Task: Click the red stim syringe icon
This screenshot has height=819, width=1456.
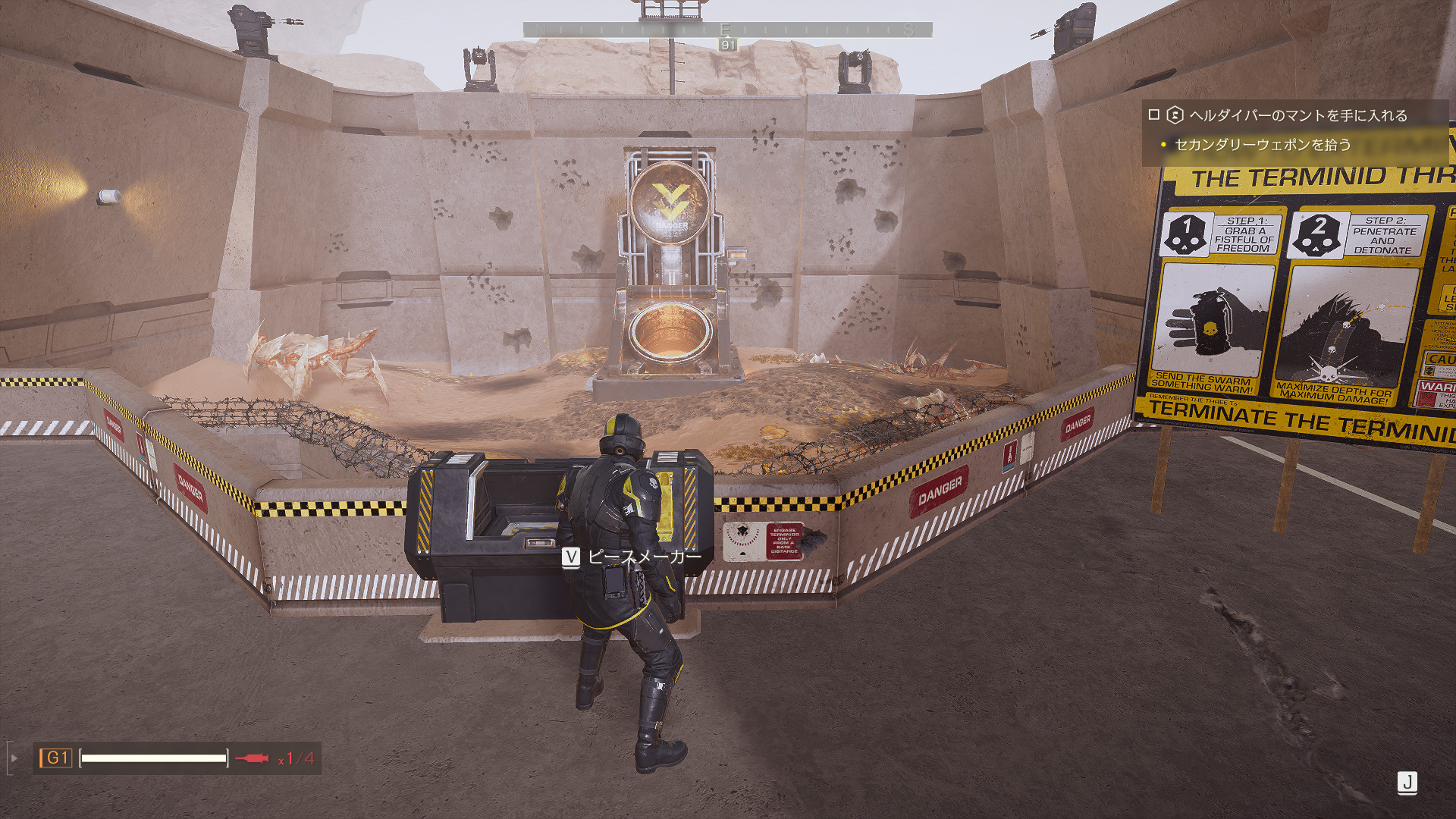Action: (252, 758)
